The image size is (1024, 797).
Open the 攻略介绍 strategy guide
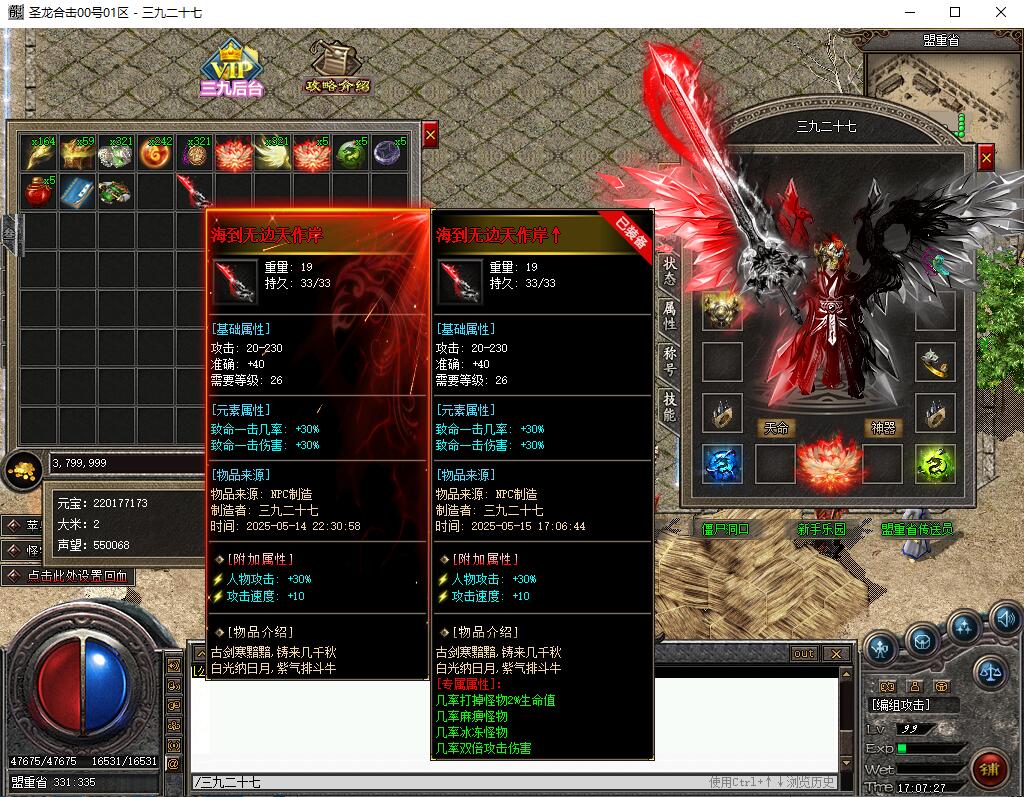pyautogui.click(x=337, y=68)
